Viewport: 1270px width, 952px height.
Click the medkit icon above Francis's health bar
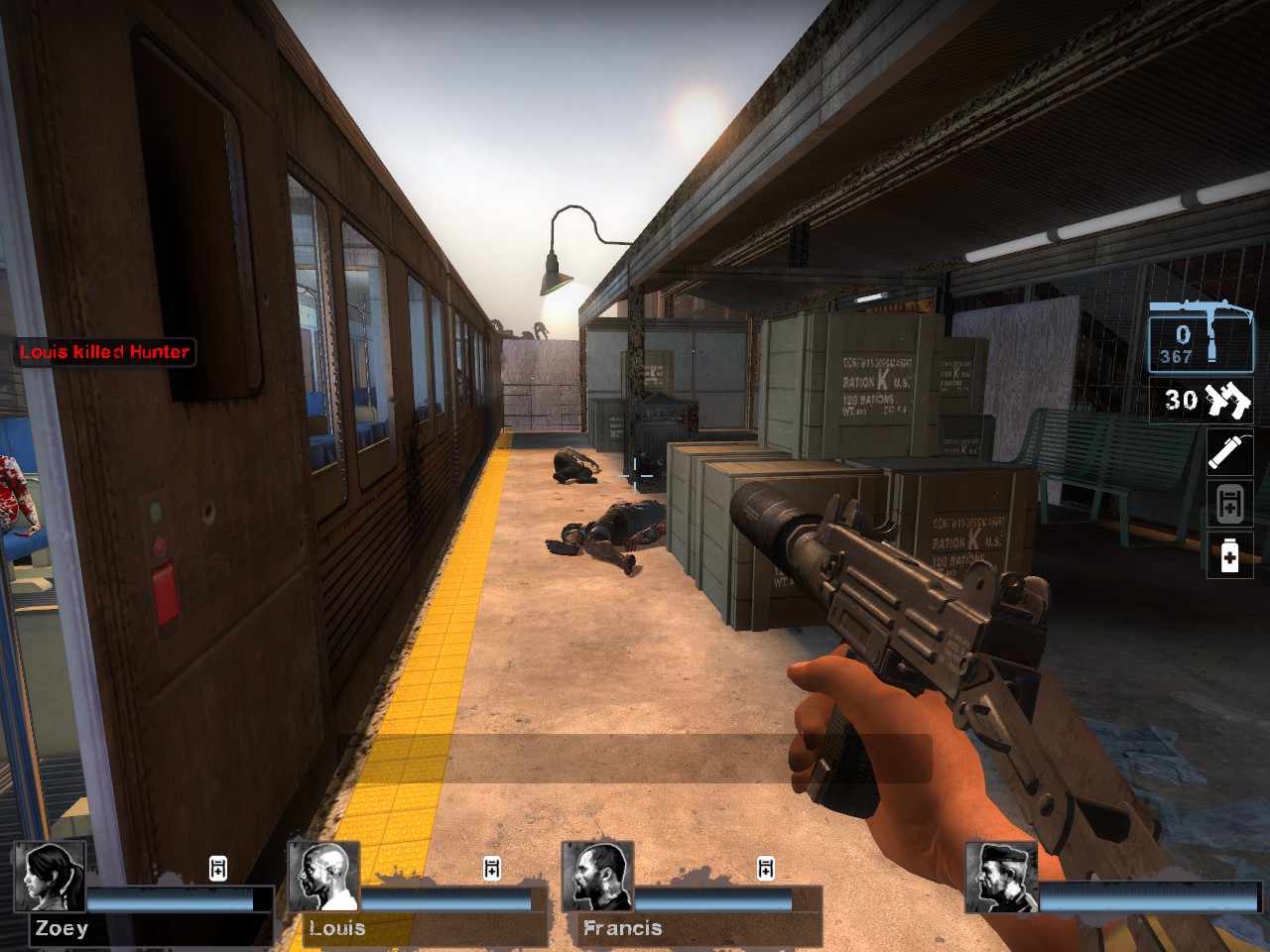click(x=766, y=869)
